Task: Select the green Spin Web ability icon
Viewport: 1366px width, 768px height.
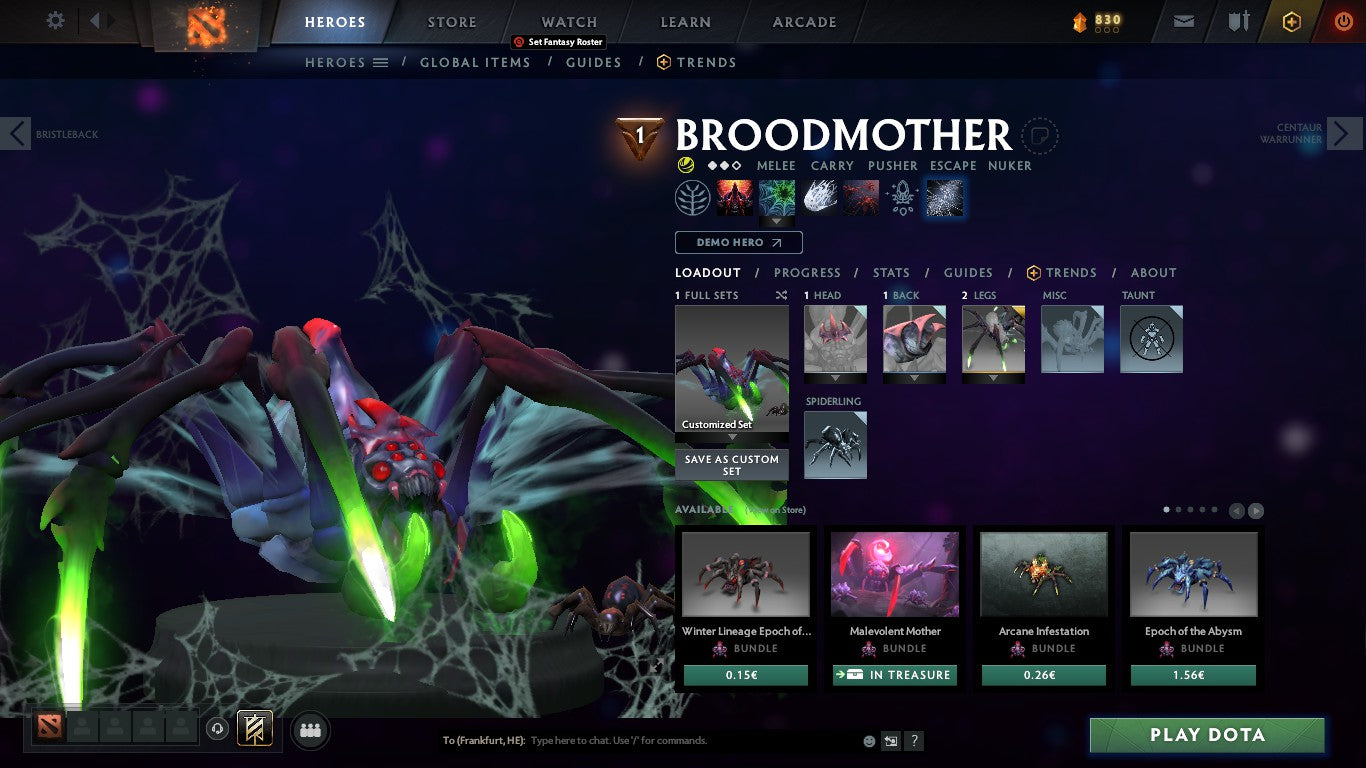Action: (x=776, y=197)
